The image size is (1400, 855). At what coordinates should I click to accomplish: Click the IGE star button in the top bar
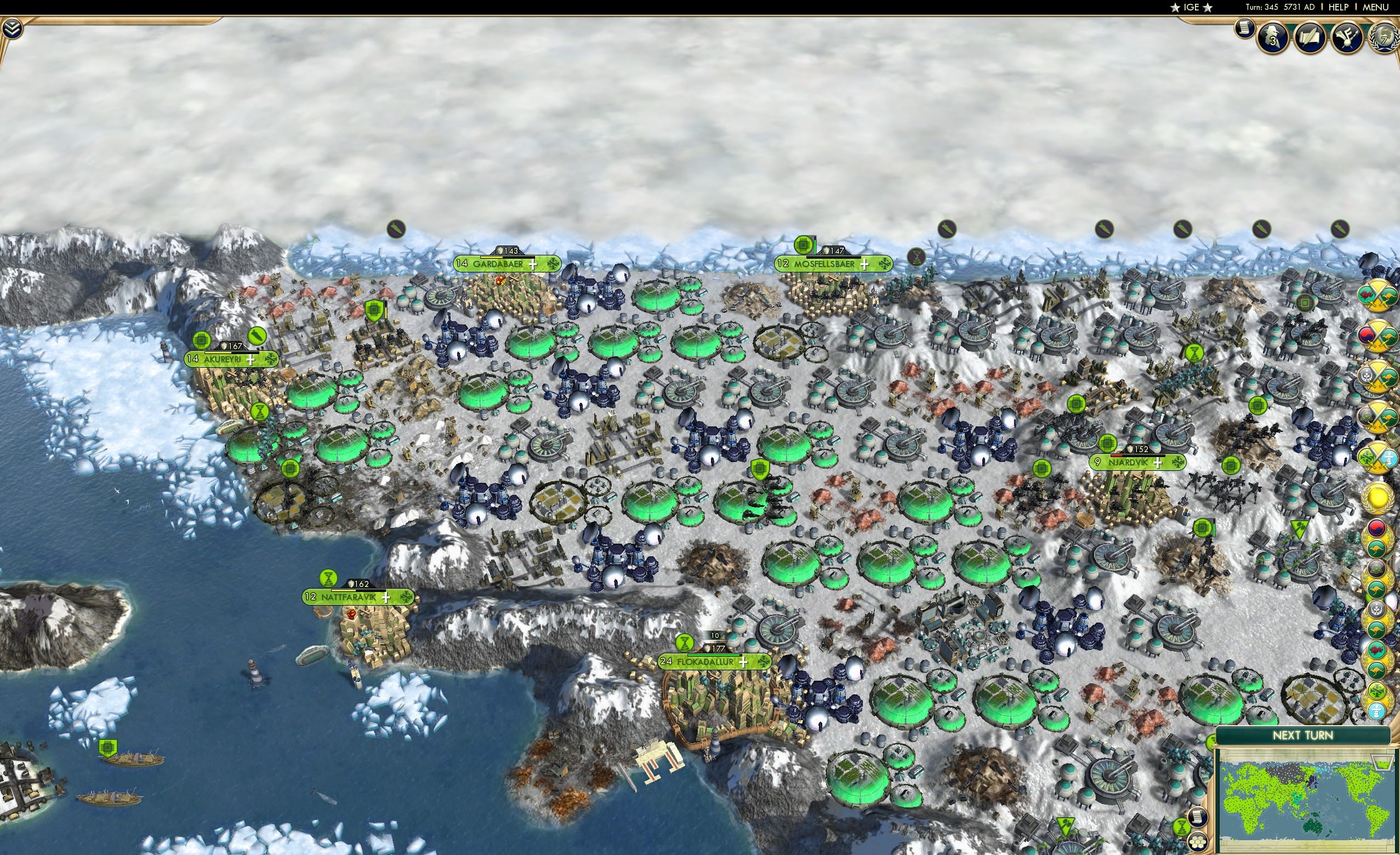pos(1191,7)
